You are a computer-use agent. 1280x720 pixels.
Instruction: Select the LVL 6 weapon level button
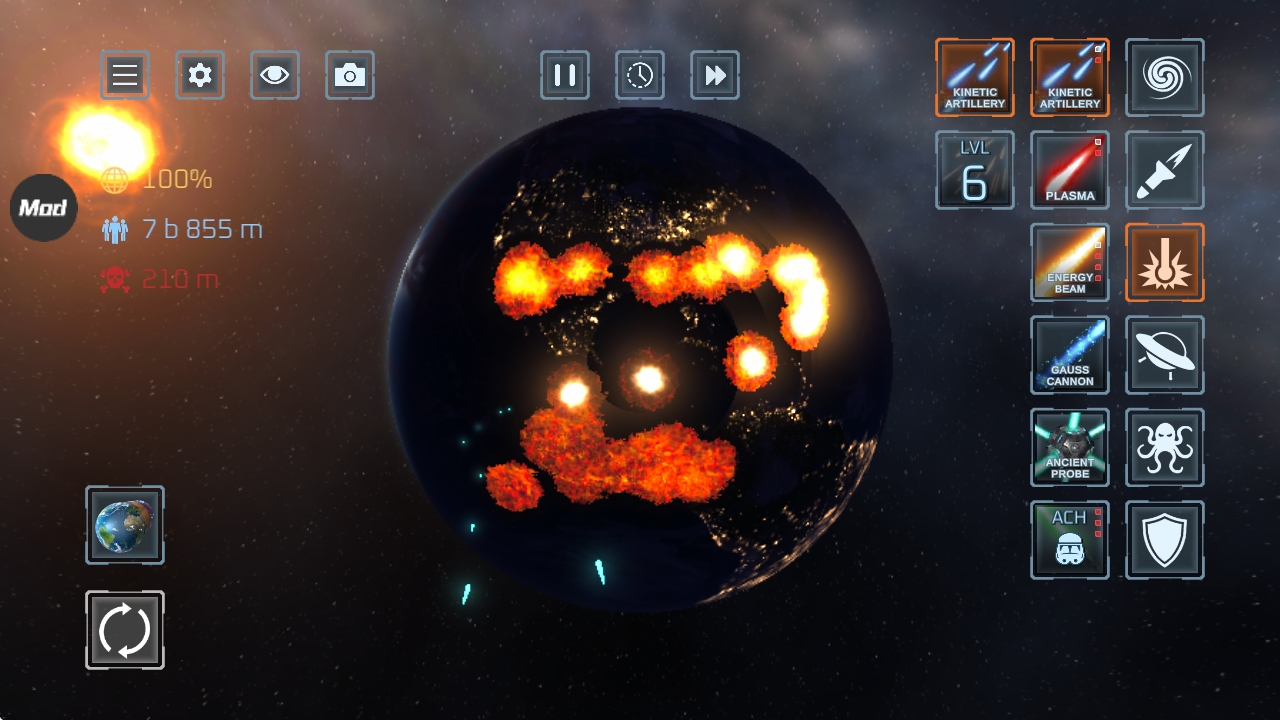point(975,170)
